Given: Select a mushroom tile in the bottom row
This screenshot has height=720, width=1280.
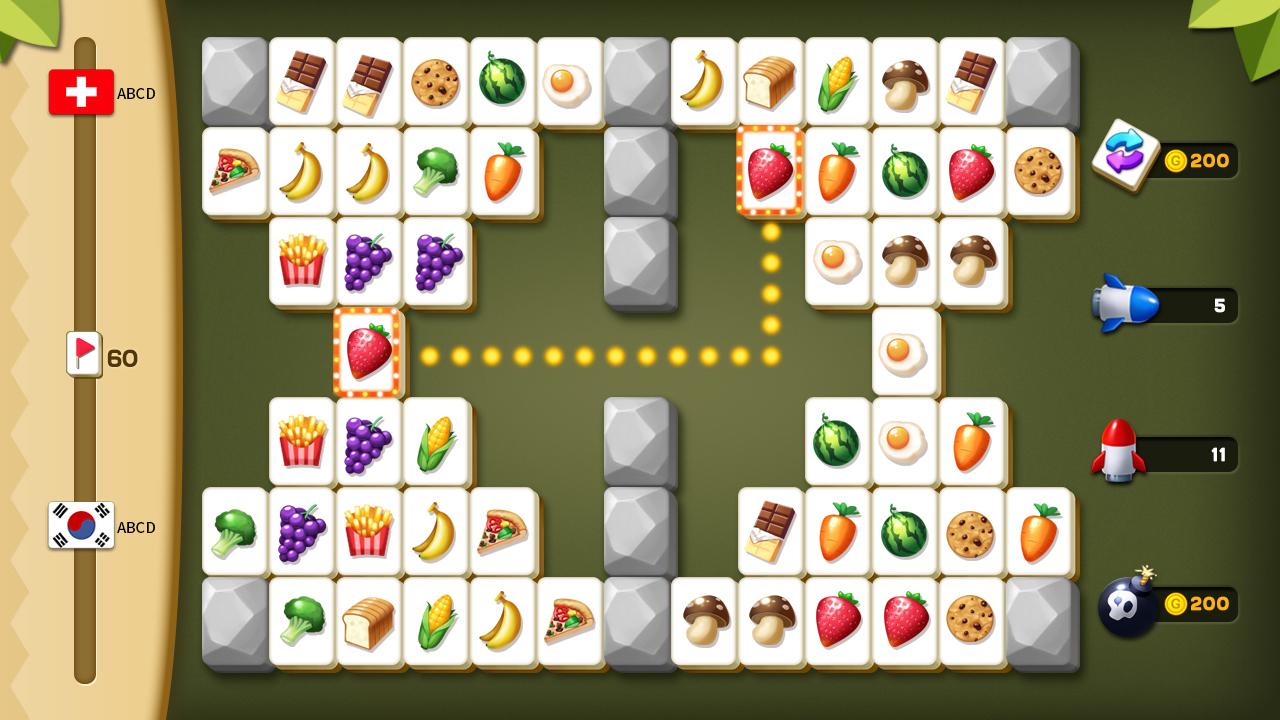Looking at the screenshot, I should coord(704,622).
